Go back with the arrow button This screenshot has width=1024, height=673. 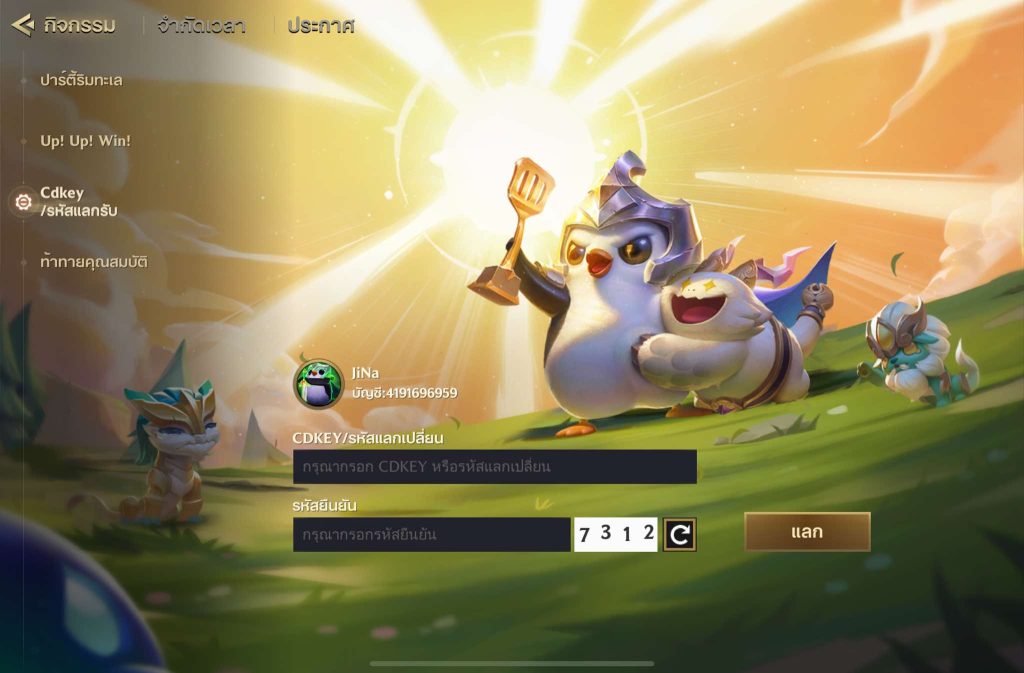(23, 25)
